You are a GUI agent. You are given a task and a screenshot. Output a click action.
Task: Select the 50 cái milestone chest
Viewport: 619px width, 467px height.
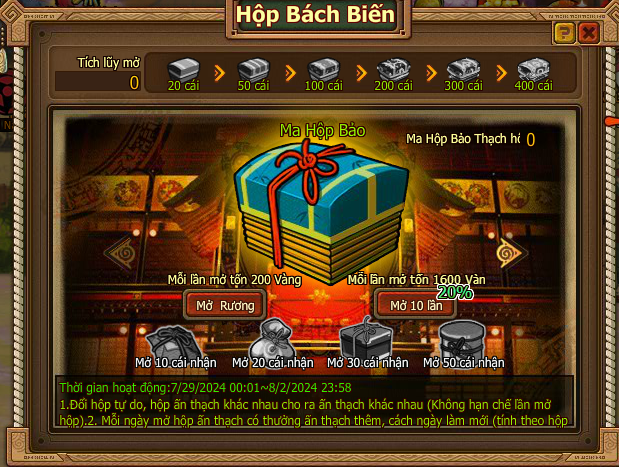[x=252, y=69]
